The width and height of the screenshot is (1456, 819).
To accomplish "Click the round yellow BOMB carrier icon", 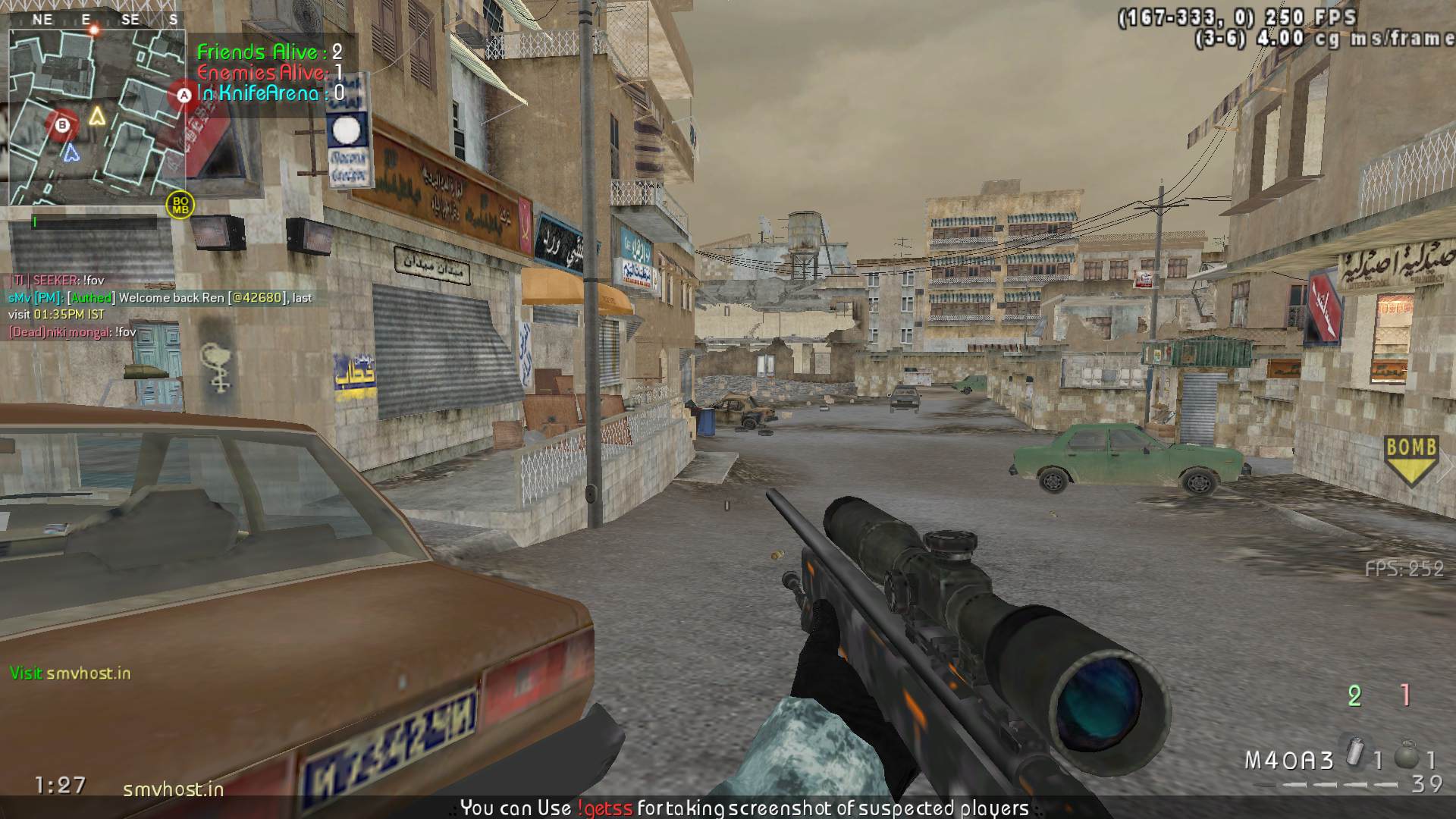I will [x=180, y=205].
